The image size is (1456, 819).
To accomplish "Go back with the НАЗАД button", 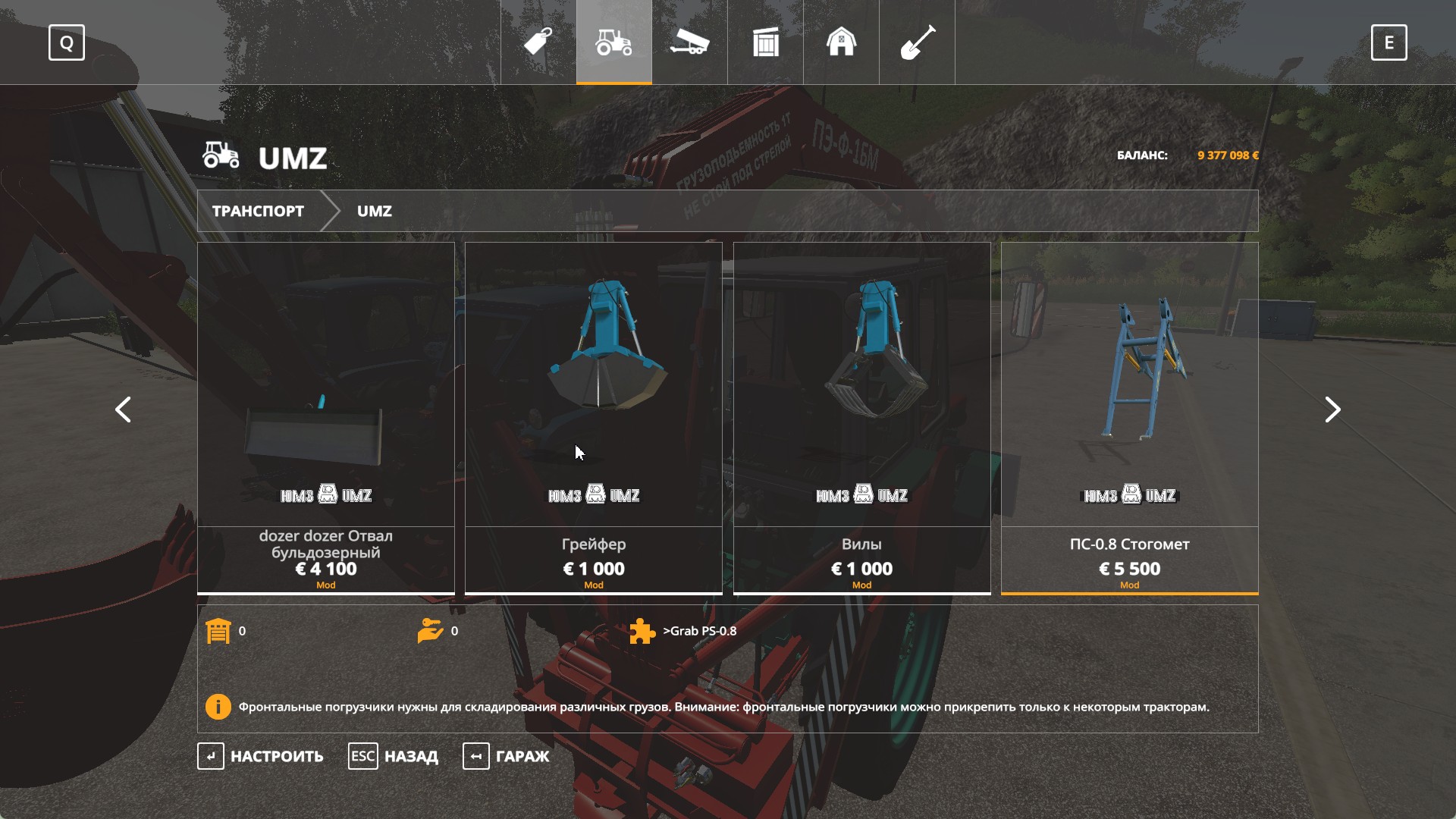I will [394, 756].
